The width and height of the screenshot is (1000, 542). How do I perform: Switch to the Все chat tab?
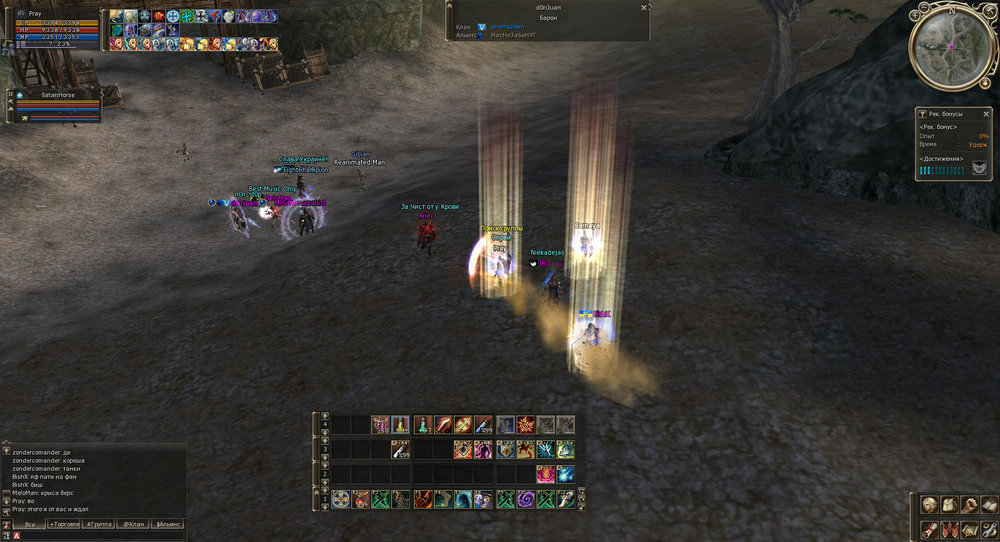(x=30, y=524)
